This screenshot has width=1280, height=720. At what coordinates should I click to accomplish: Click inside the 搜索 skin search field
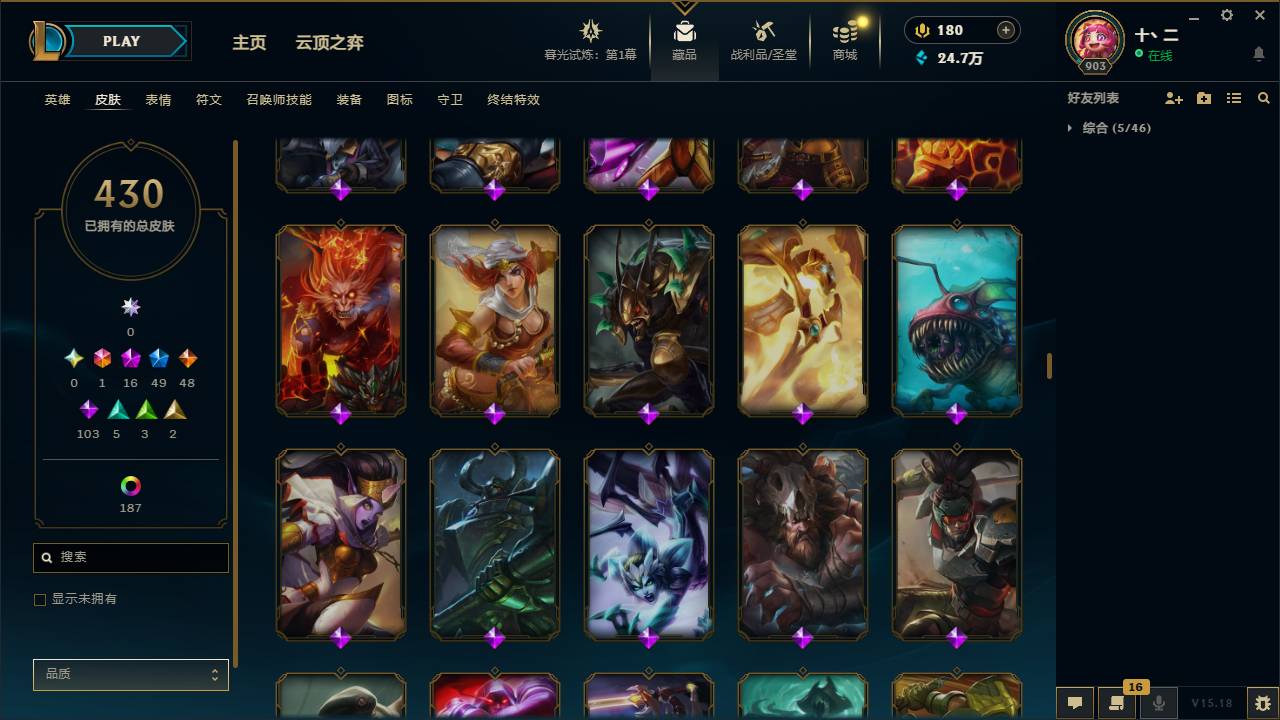click(130, 557)
